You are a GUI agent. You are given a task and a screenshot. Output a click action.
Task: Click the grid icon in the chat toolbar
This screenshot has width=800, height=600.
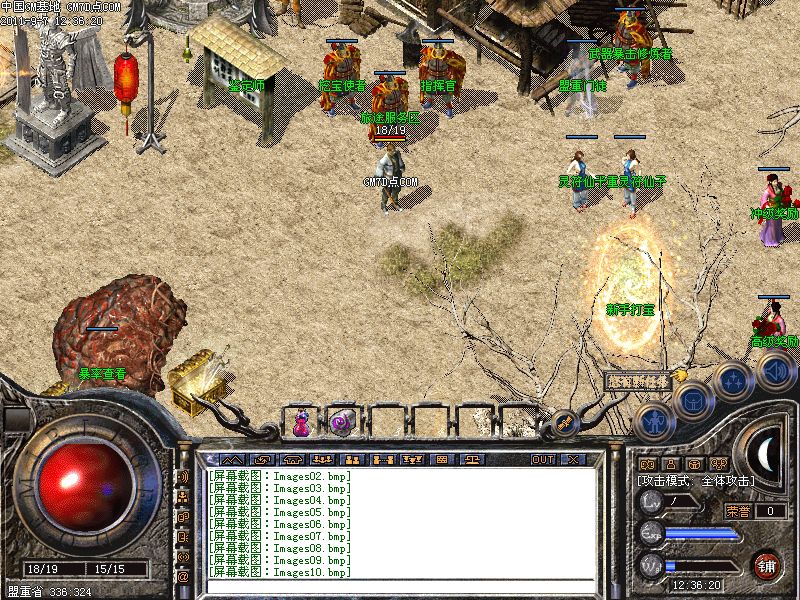[441, 459]
